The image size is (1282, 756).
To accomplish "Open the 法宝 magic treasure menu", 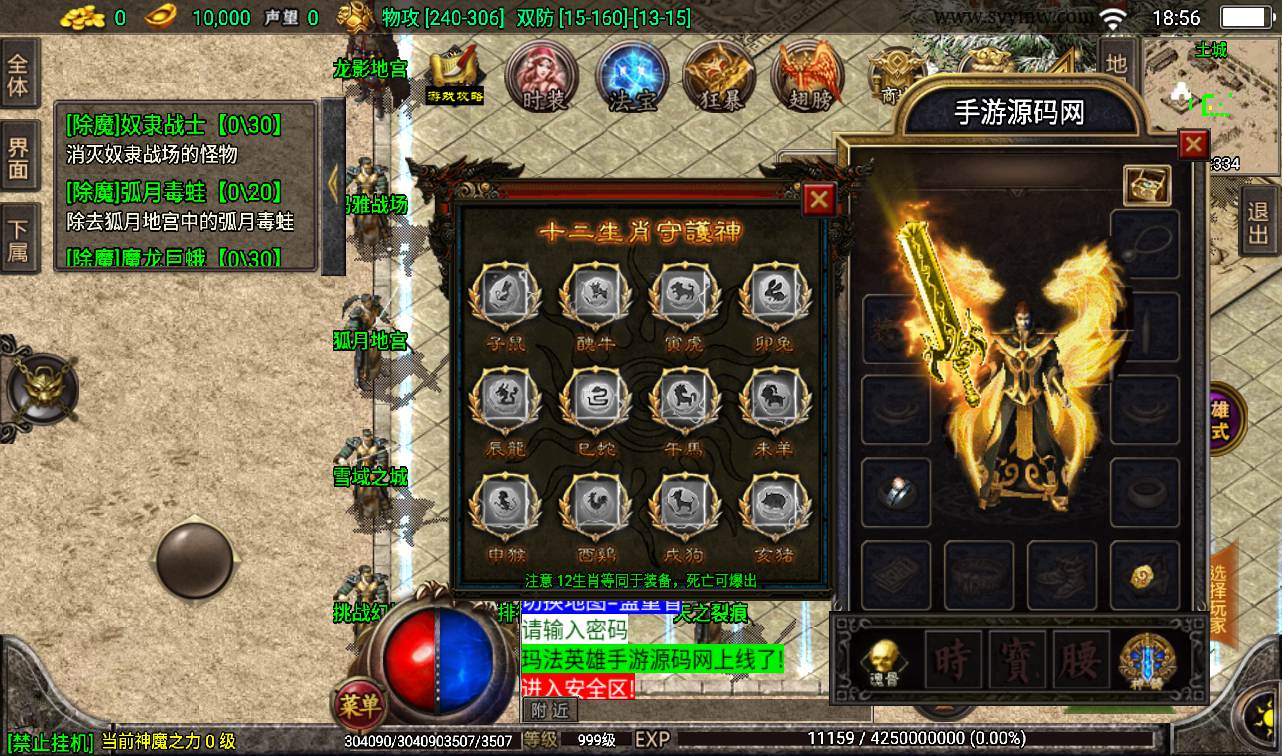I will (x=631, y=77).
